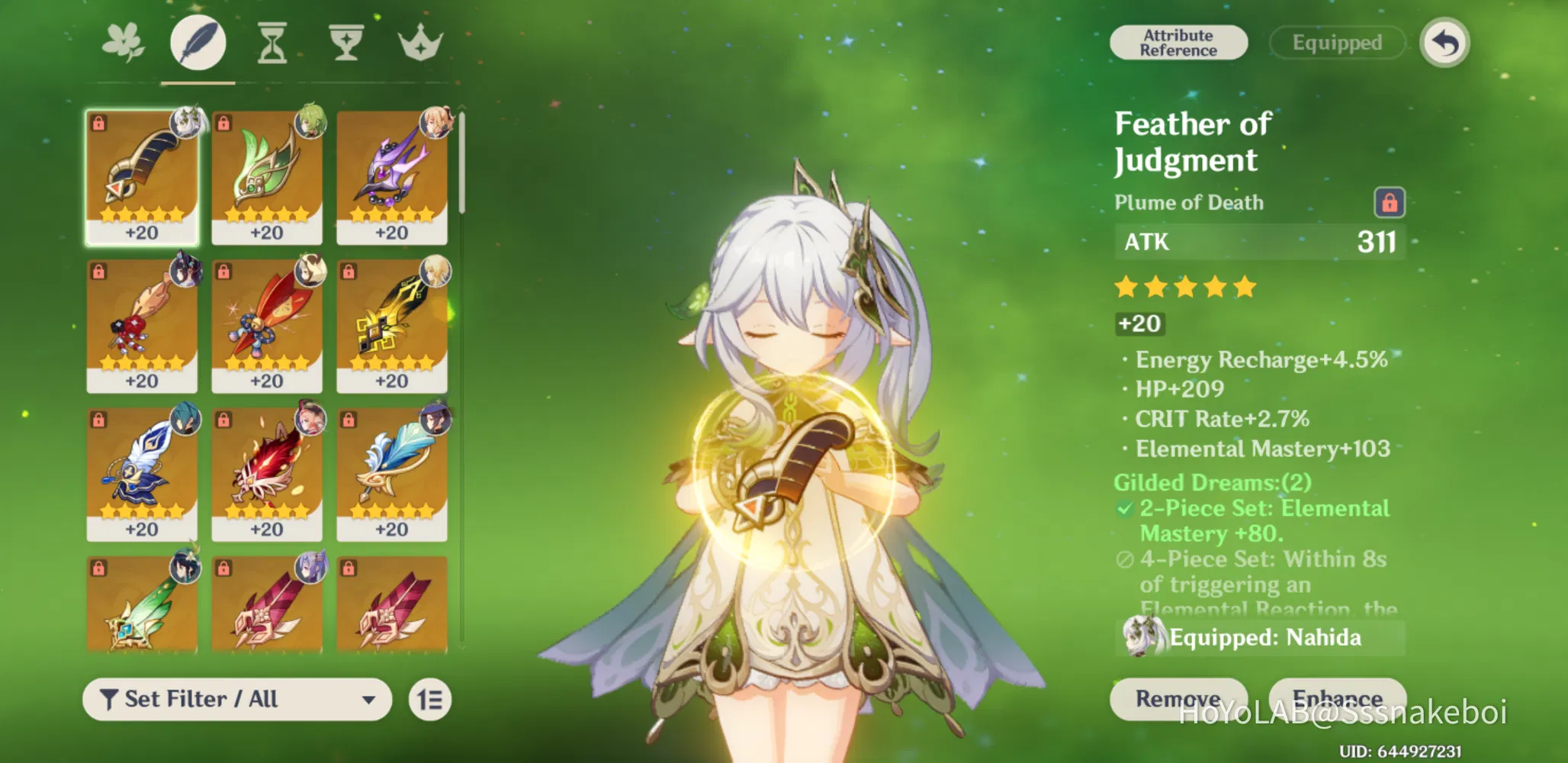Click the Enhance button

click(1340, 699)
